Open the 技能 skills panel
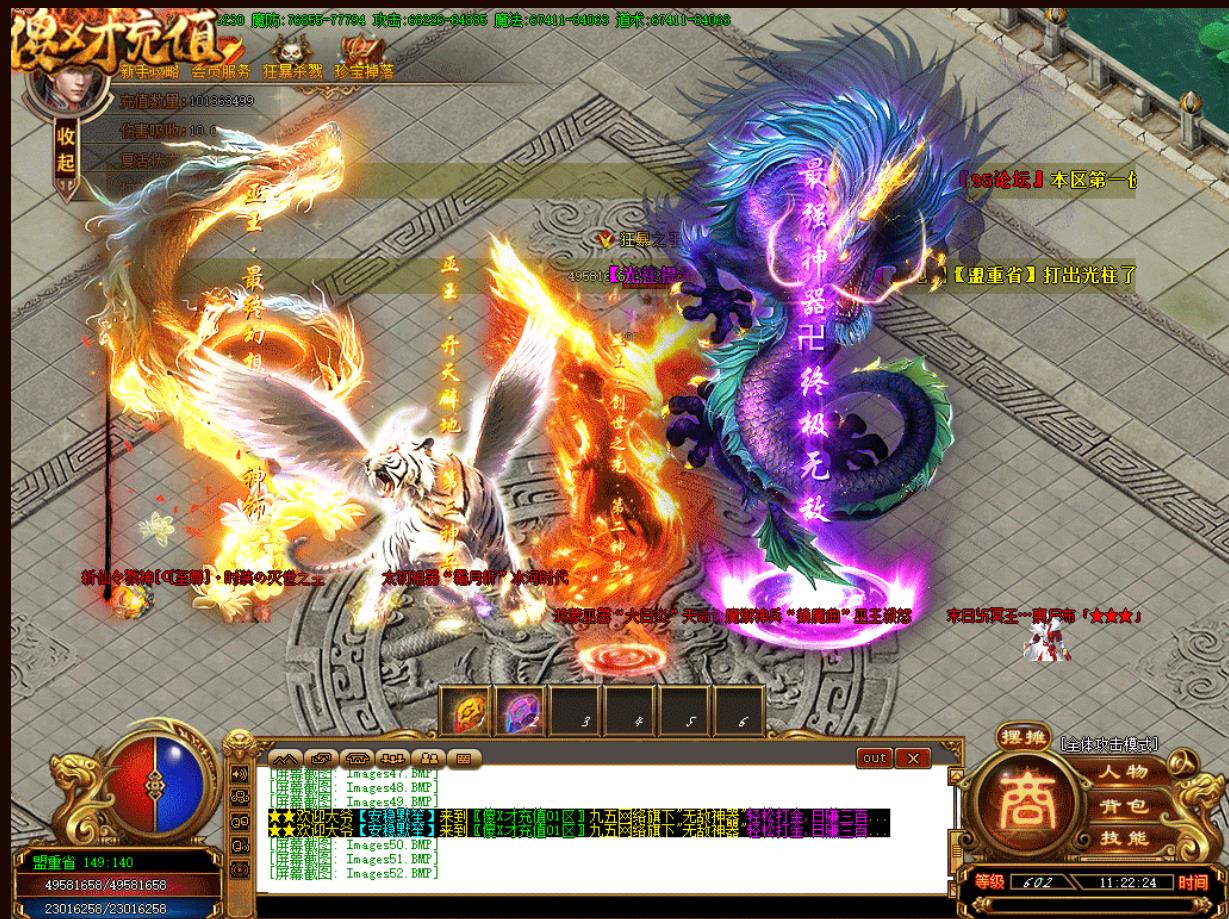1229x919 pixels. click(x=1124, y=839)
